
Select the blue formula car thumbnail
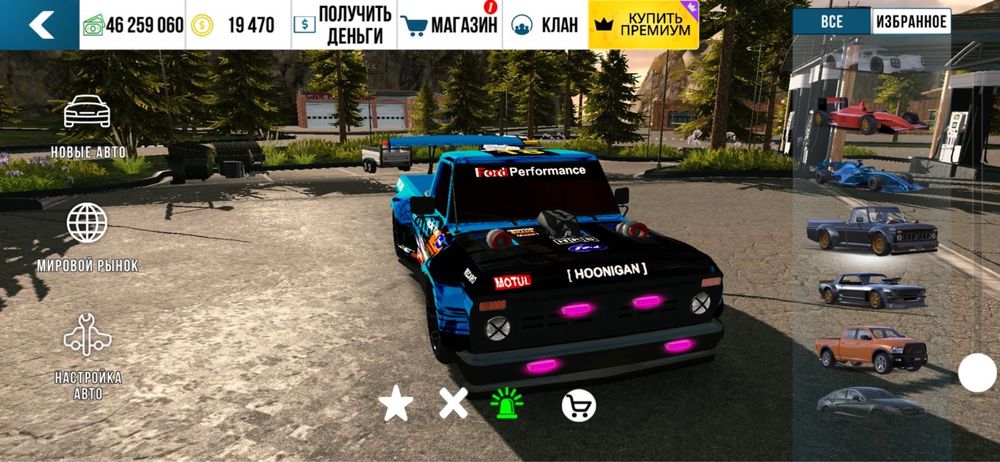868,175
